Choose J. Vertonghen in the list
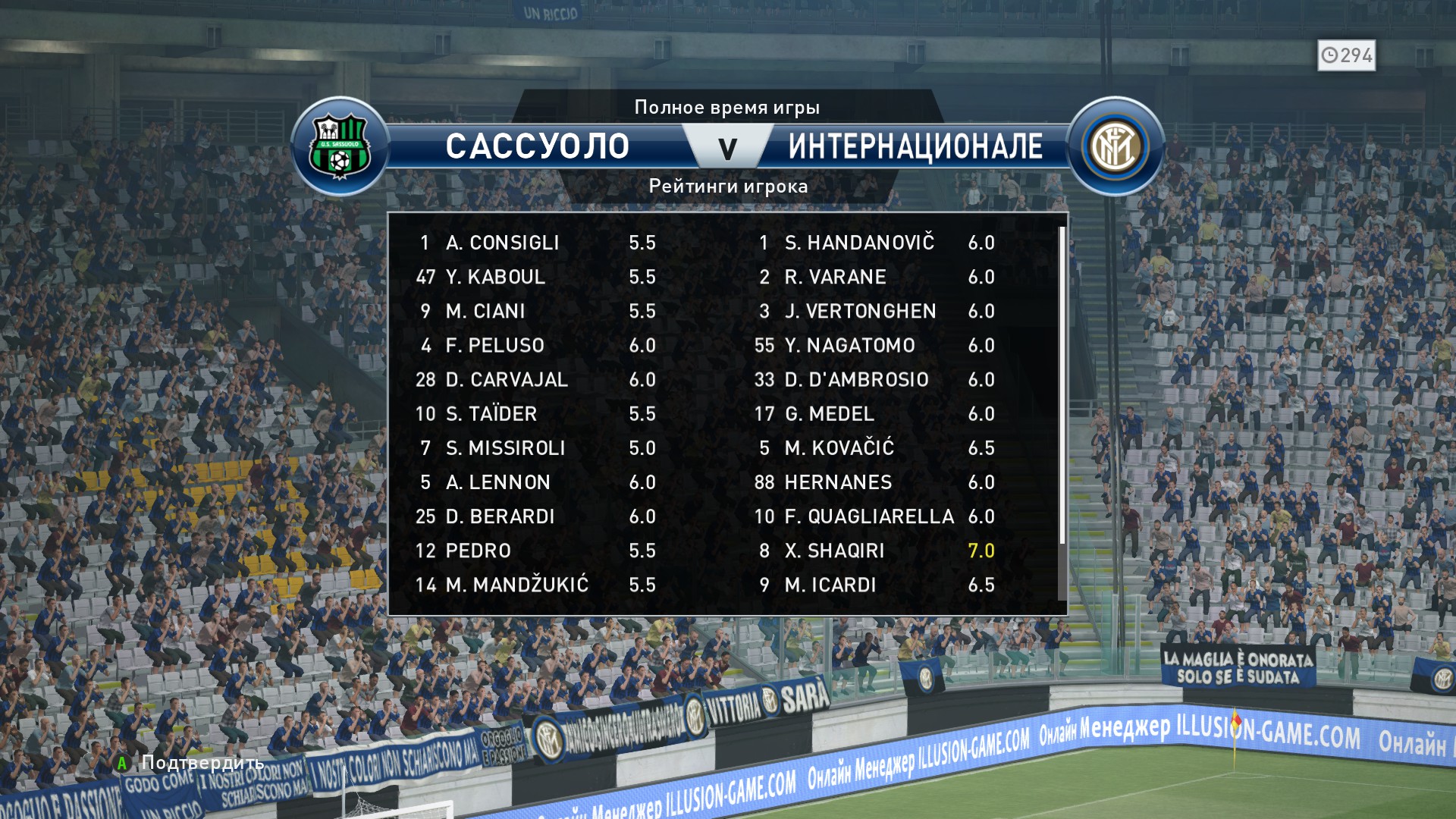This screenshot has height=819, width=1456. tap(876, 311)
